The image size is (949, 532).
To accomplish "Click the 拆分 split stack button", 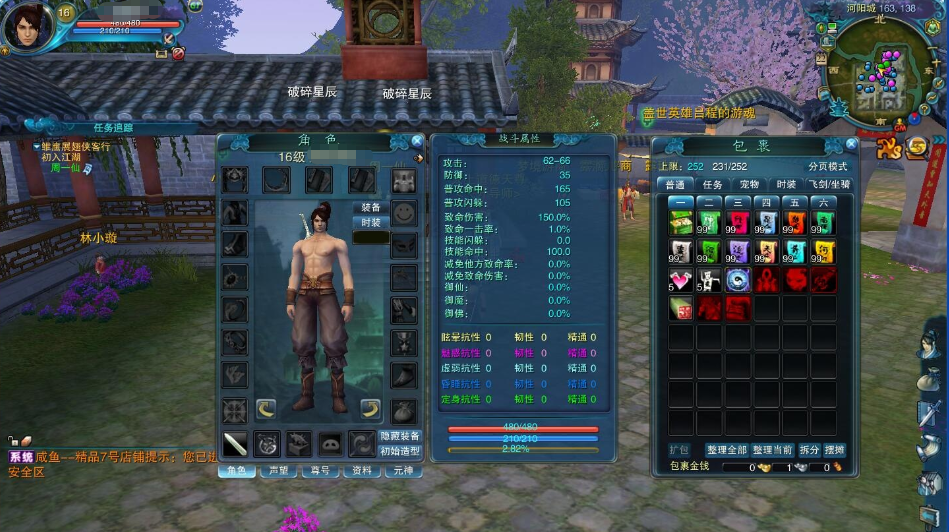I will click(x=809, y=450).
